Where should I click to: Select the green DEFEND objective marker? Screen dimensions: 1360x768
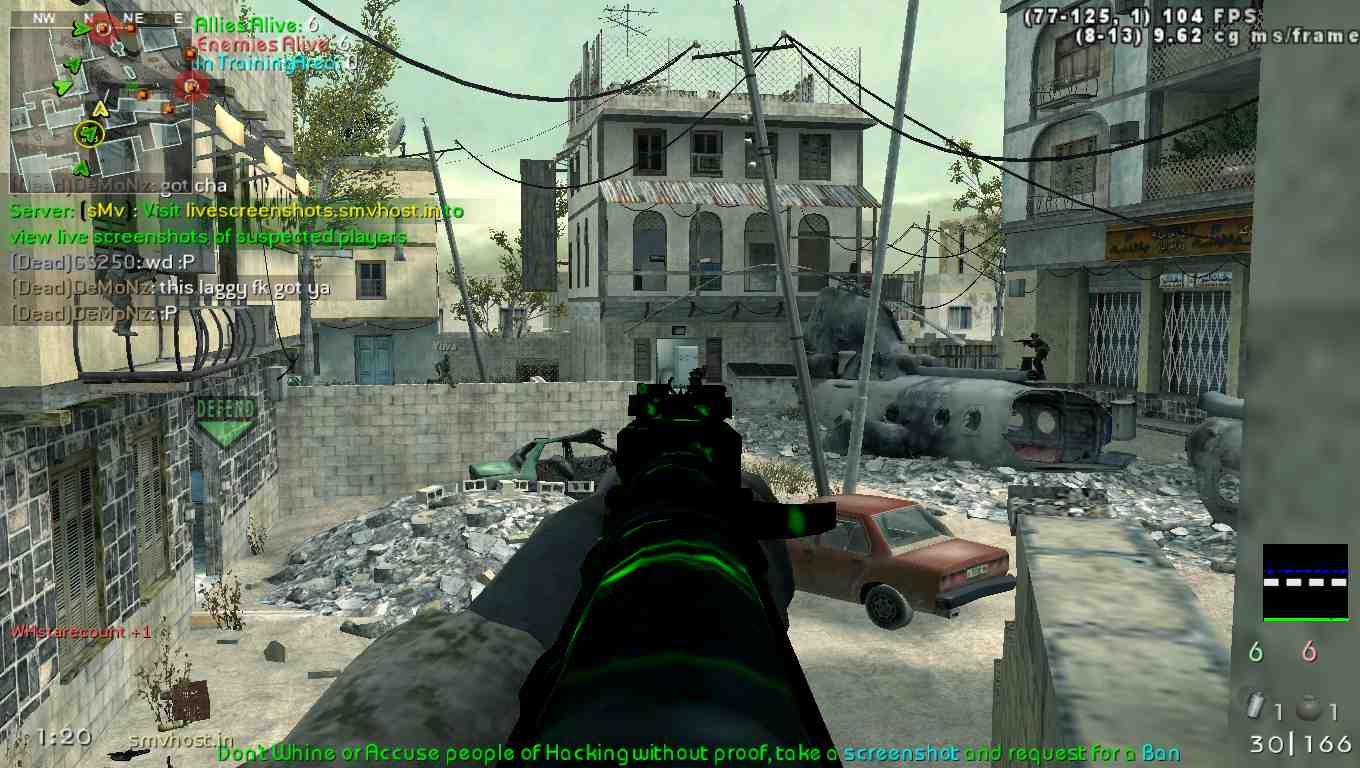[225, 421]
